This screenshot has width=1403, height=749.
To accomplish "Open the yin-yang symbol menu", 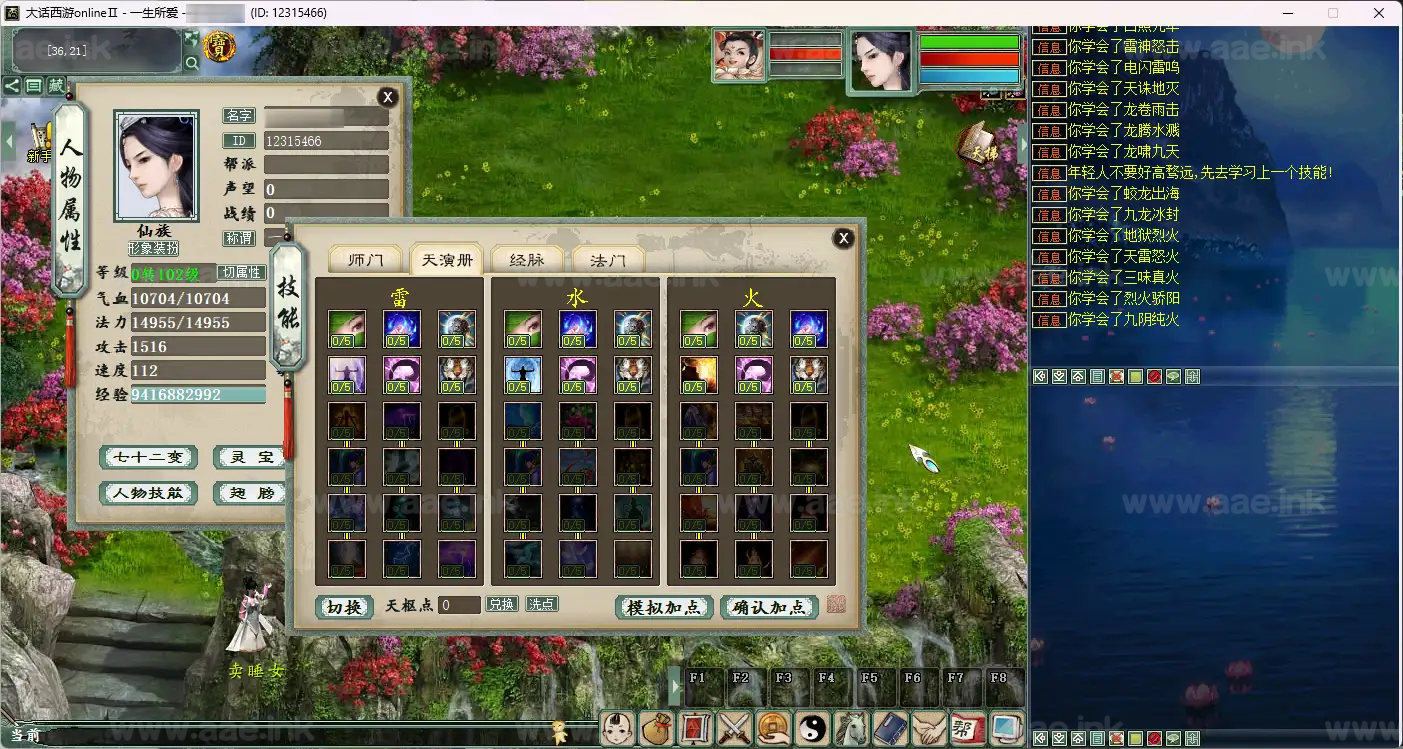I will (812, 728).
